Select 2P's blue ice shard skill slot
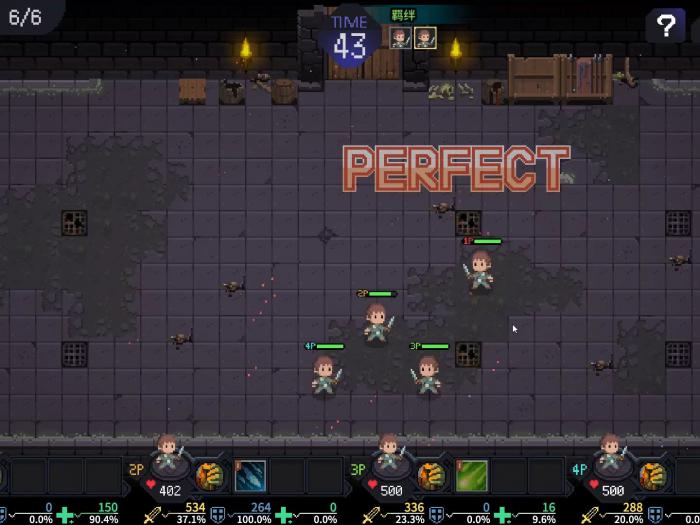Viewport: 700px width, 525px height. (250, 475)
